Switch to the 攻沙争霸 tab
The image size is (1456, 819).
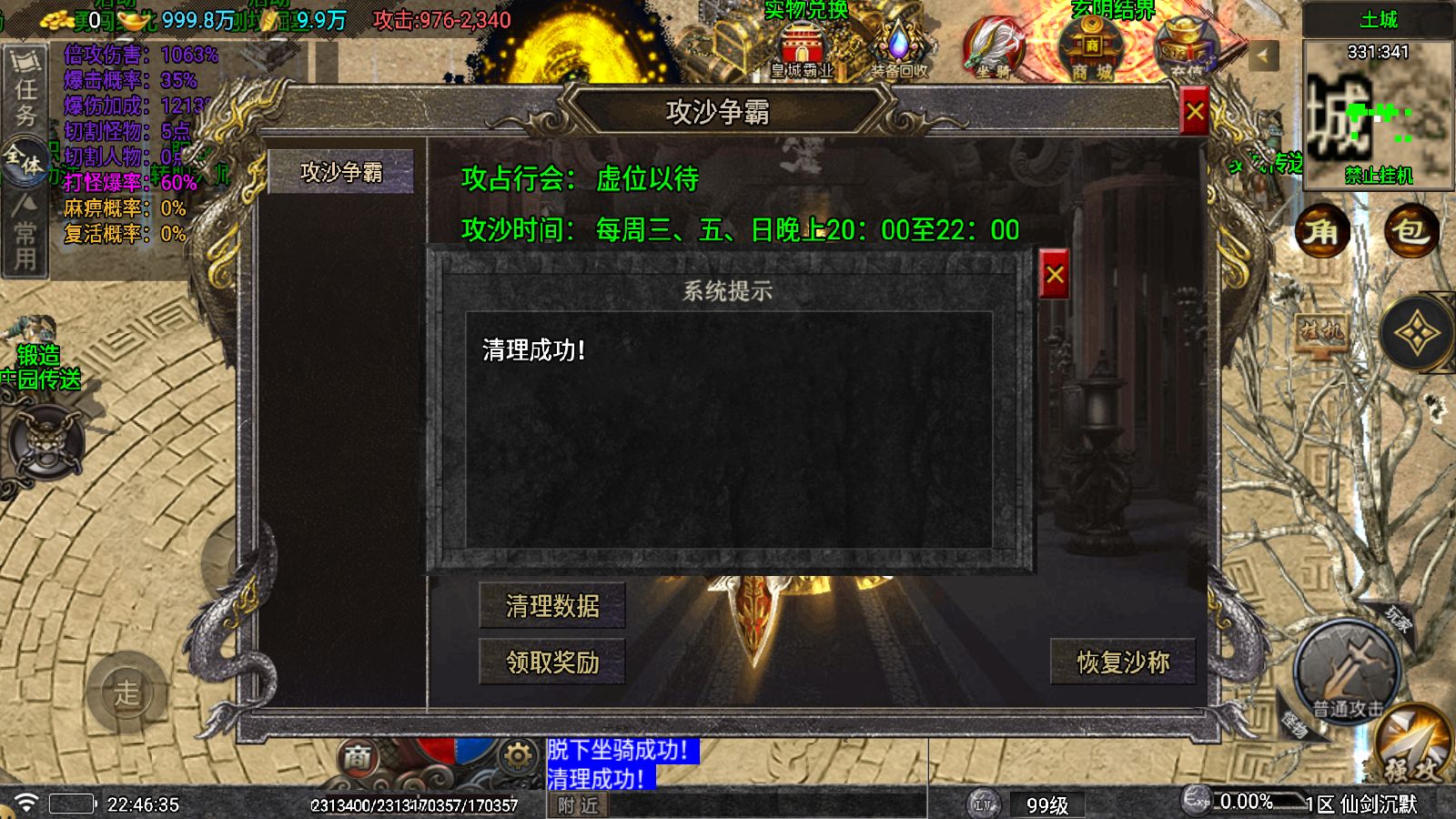pos(343,171)
